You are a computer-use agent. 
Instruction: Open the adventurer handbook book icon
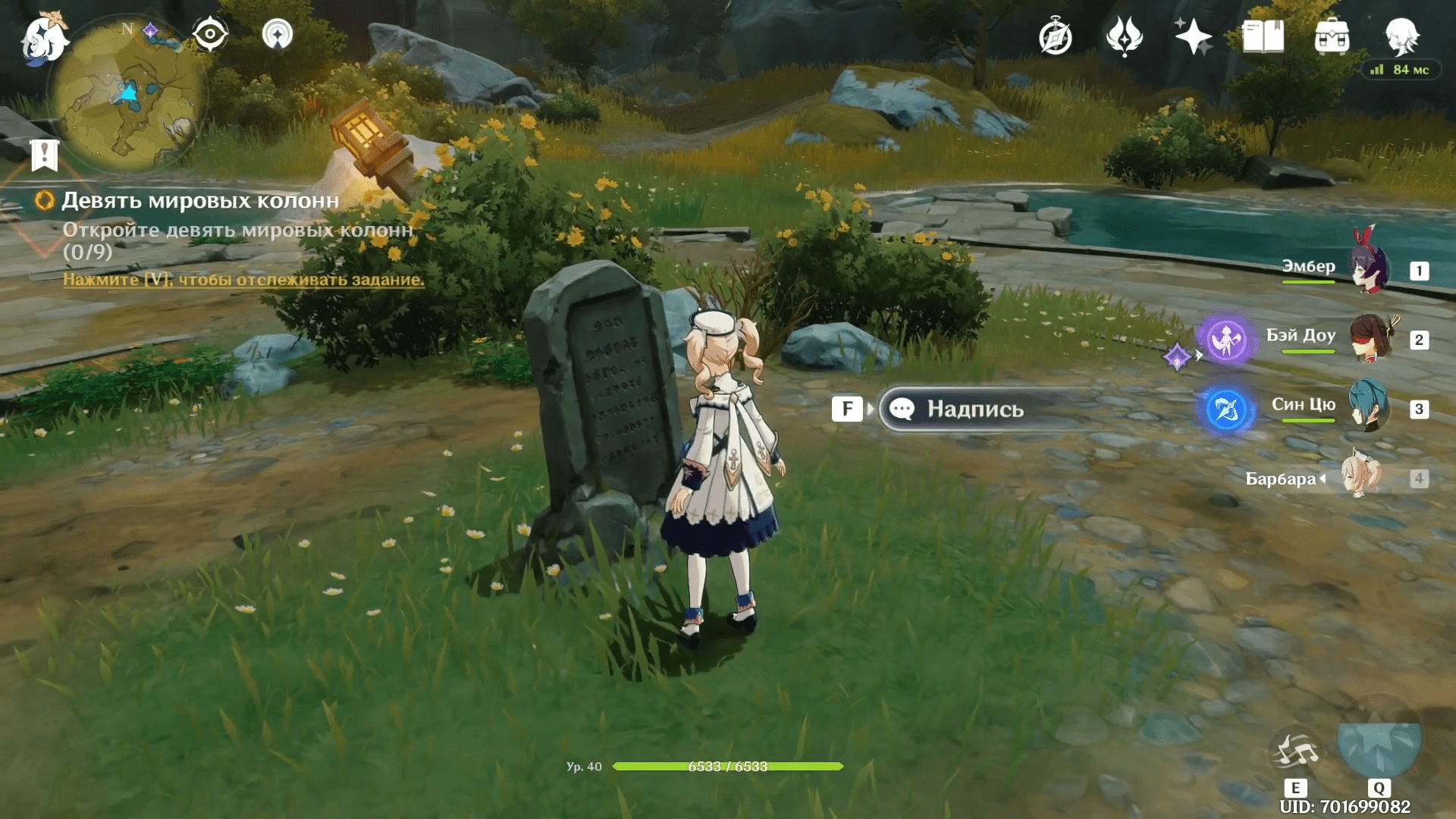pyautogui.click(x=1263, y=36)
